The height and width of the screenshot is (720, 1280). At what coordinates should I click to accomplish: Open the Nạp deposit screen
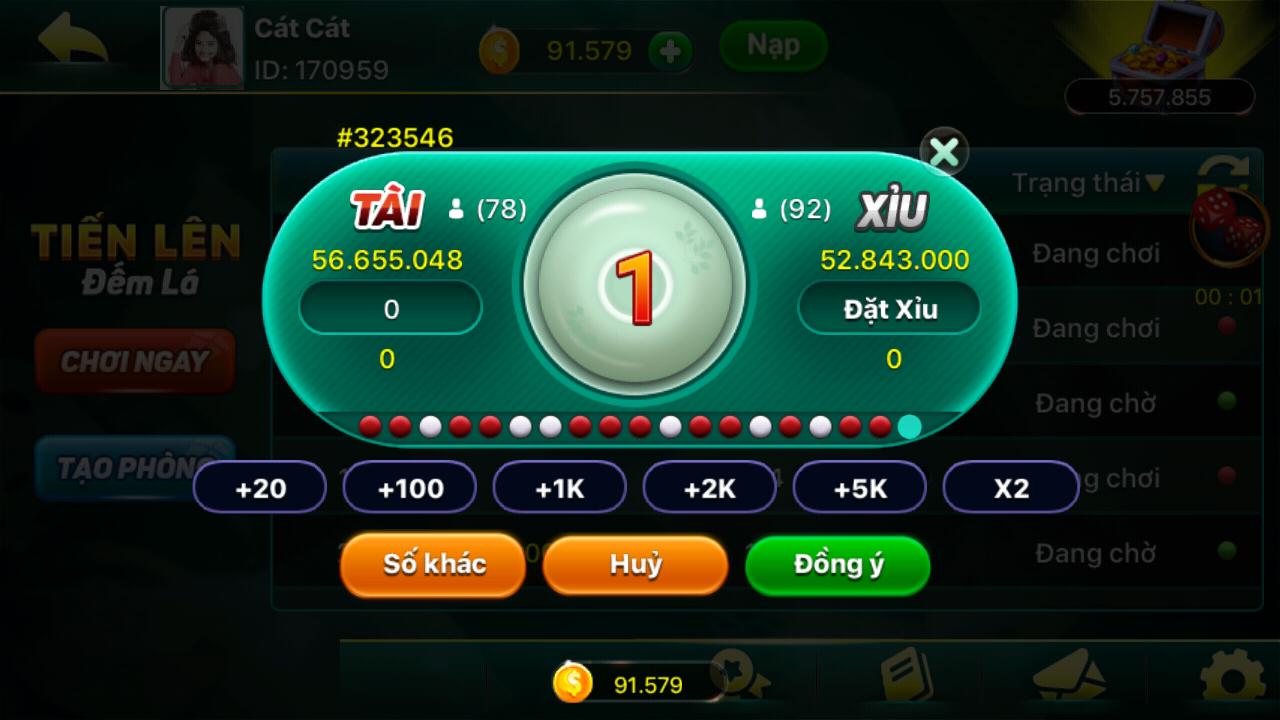[x=773, y=46]
